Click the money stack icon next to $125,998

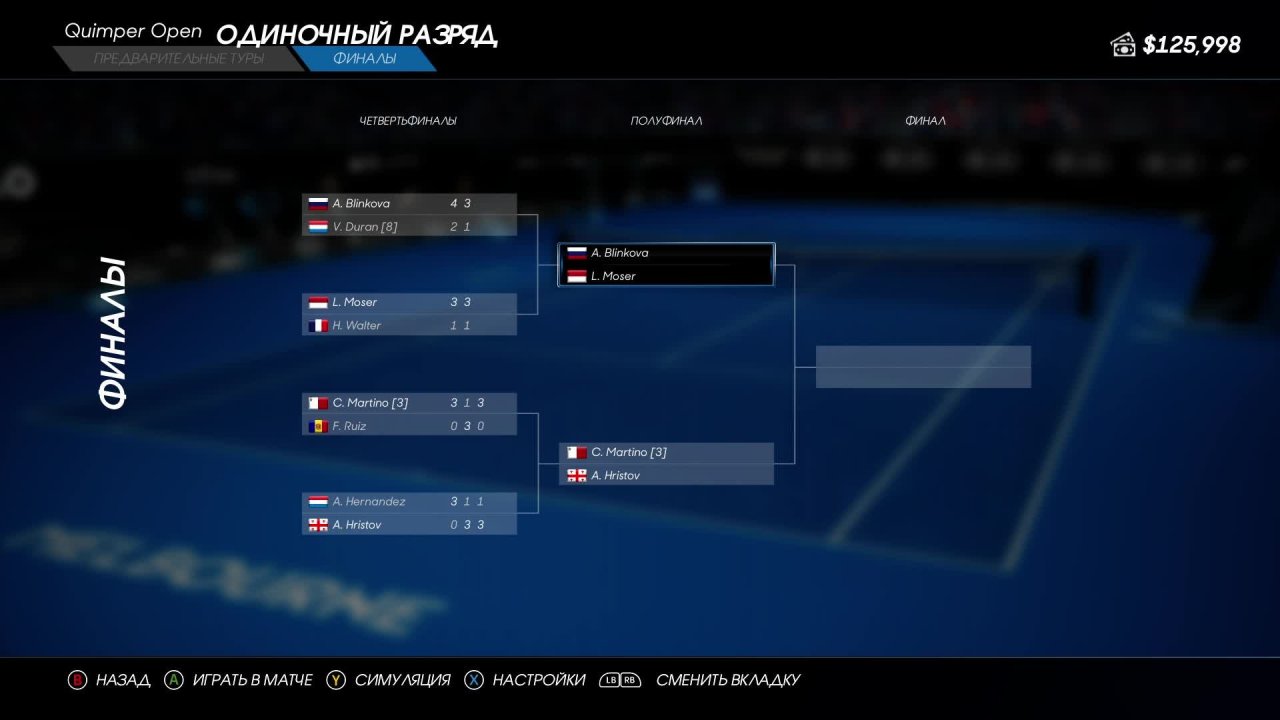pyautogui.click(x=1125, y=44)
